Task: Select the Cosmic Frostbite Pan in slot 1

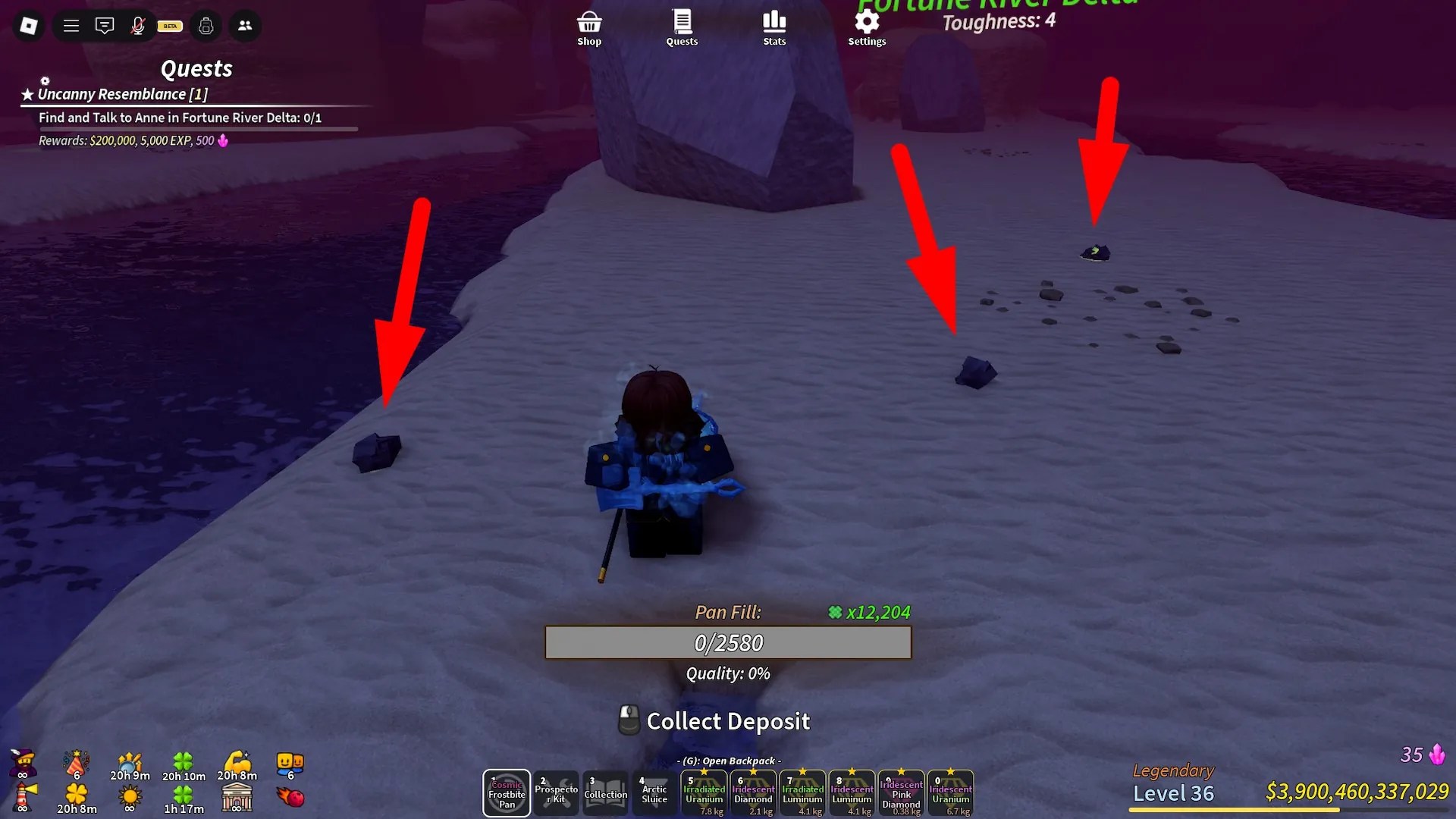Action: [506, 793]
